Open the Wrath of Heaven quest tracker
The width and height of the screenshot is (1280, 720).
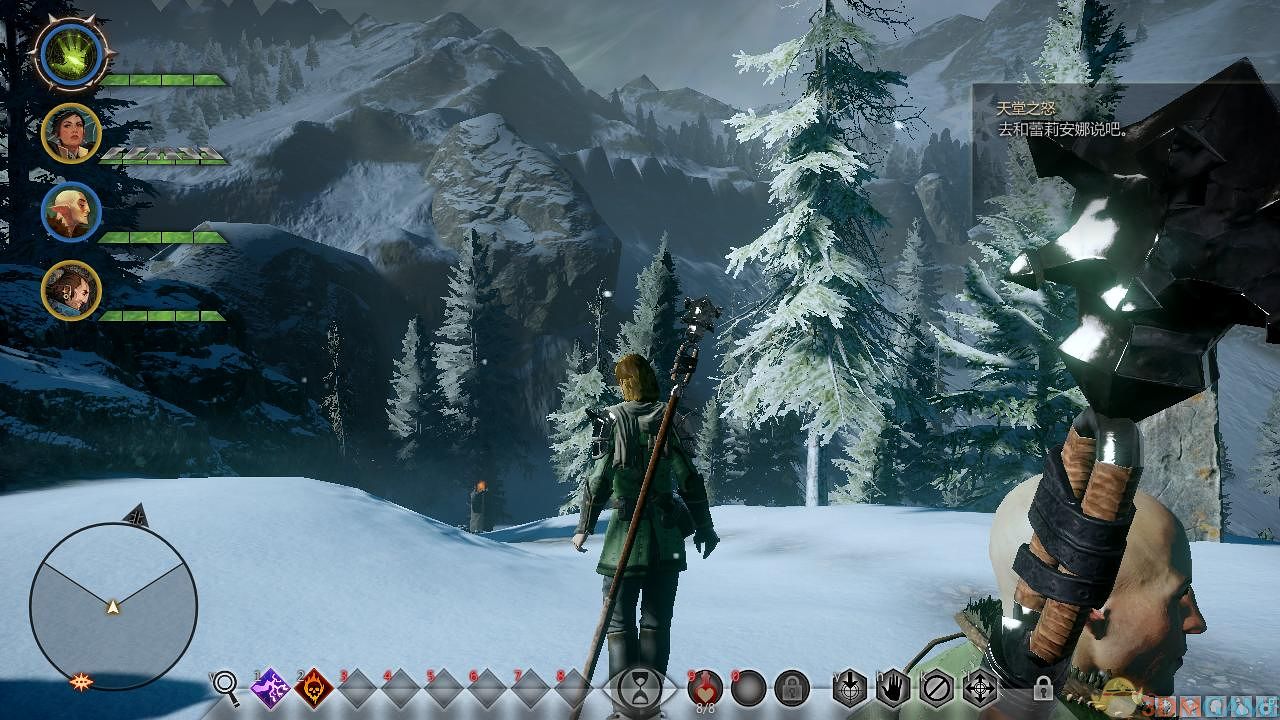(1060, 119)
